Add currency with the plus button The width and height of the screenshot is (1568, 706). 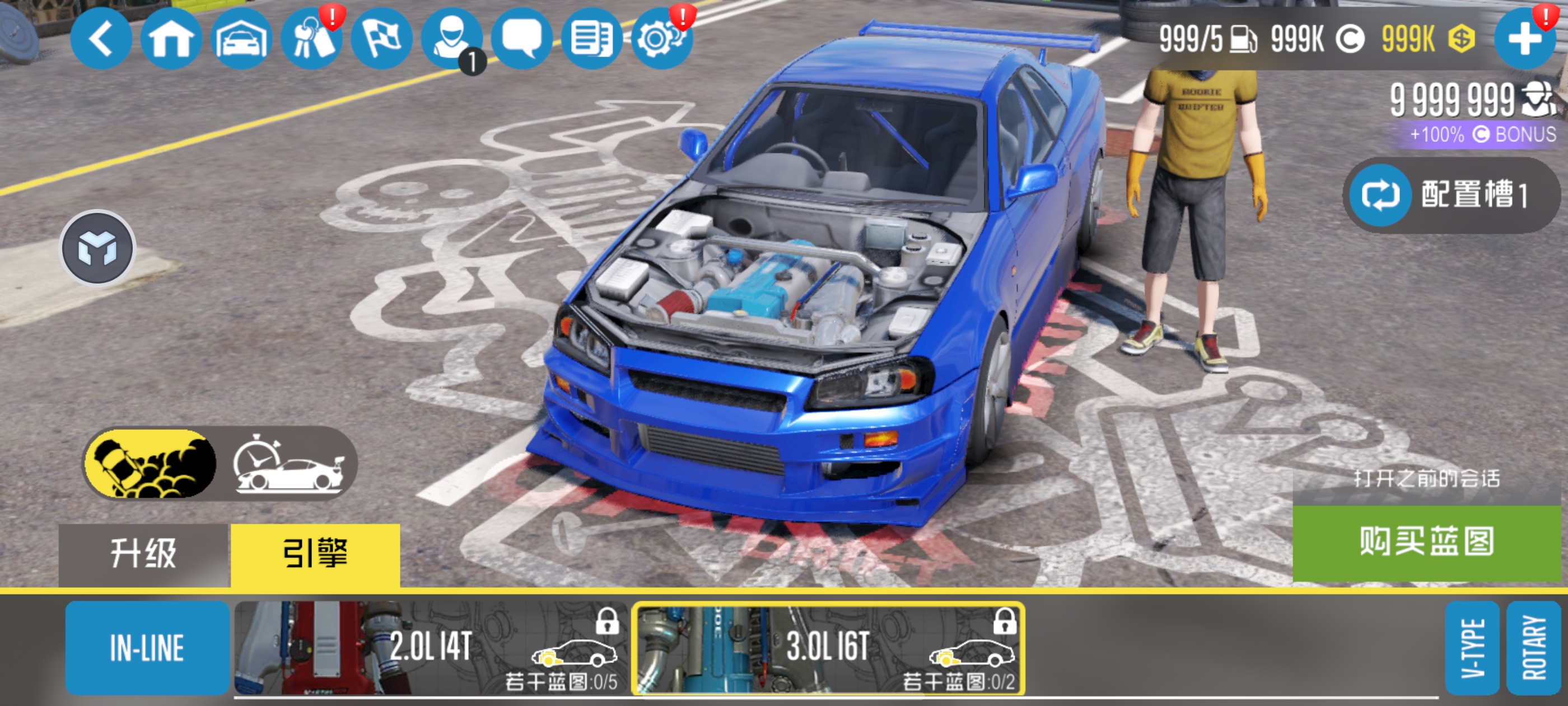pos(1524,39)
